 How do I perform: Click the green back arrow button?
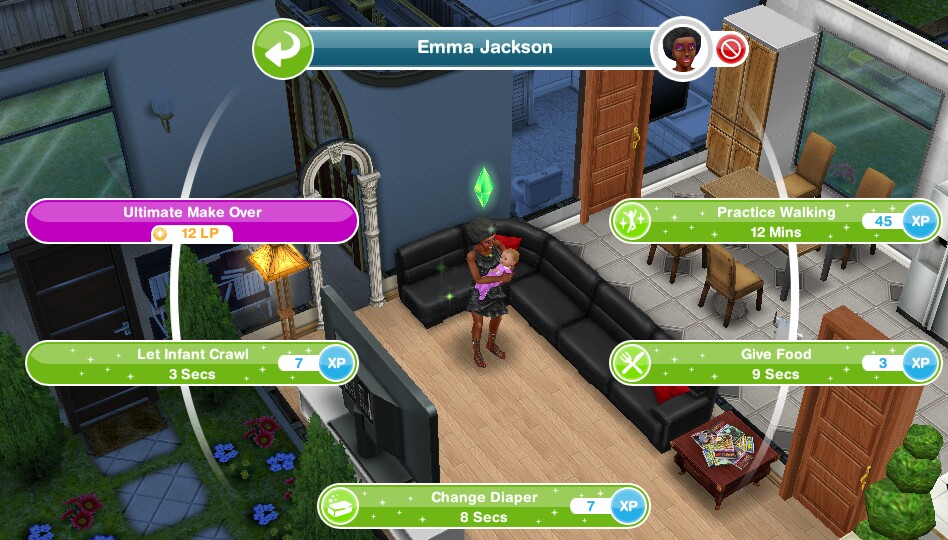[x=283, y=48]
